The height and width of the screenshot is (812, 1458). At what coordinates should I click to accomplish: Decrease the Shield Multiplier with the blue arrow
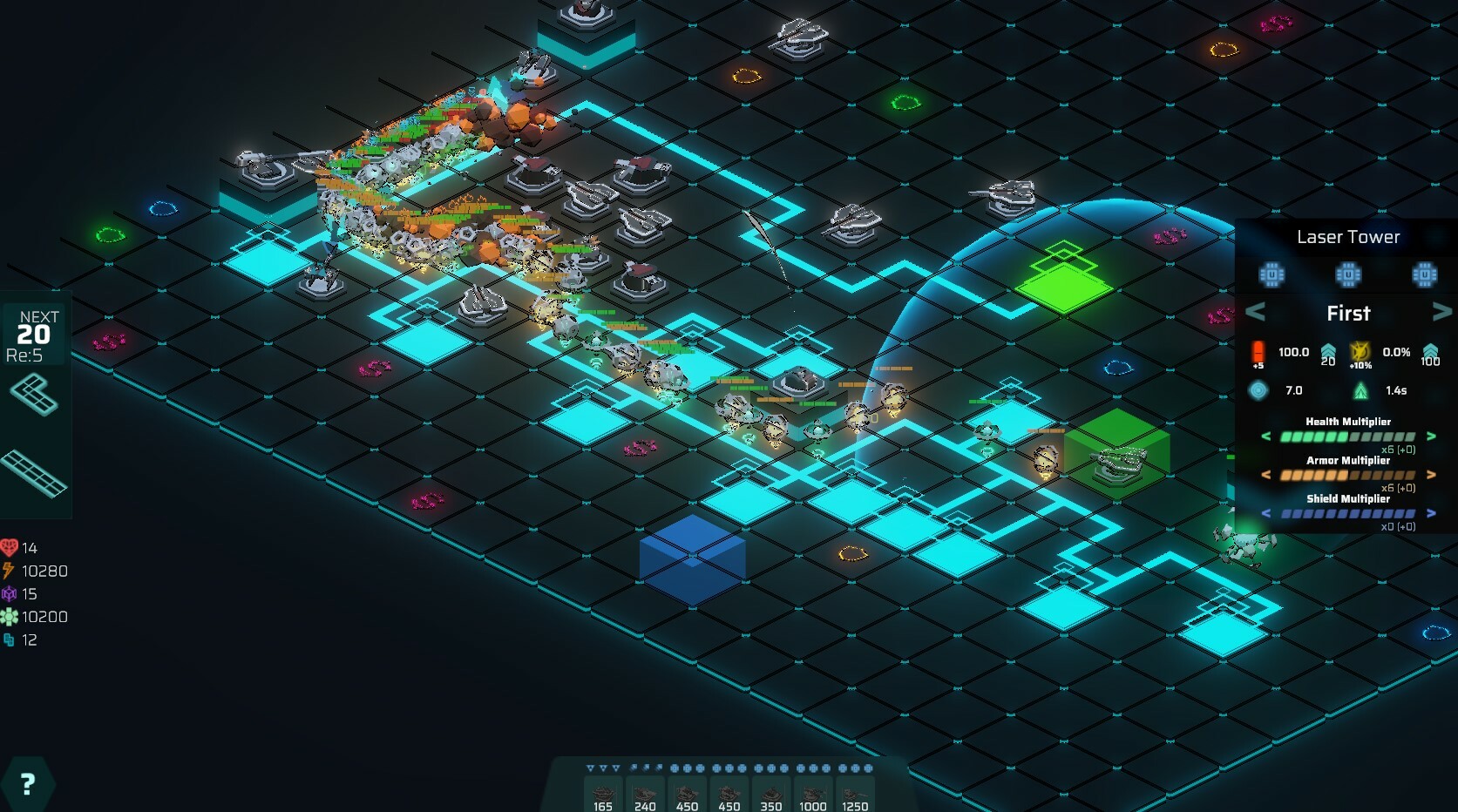pos(1265,514)
